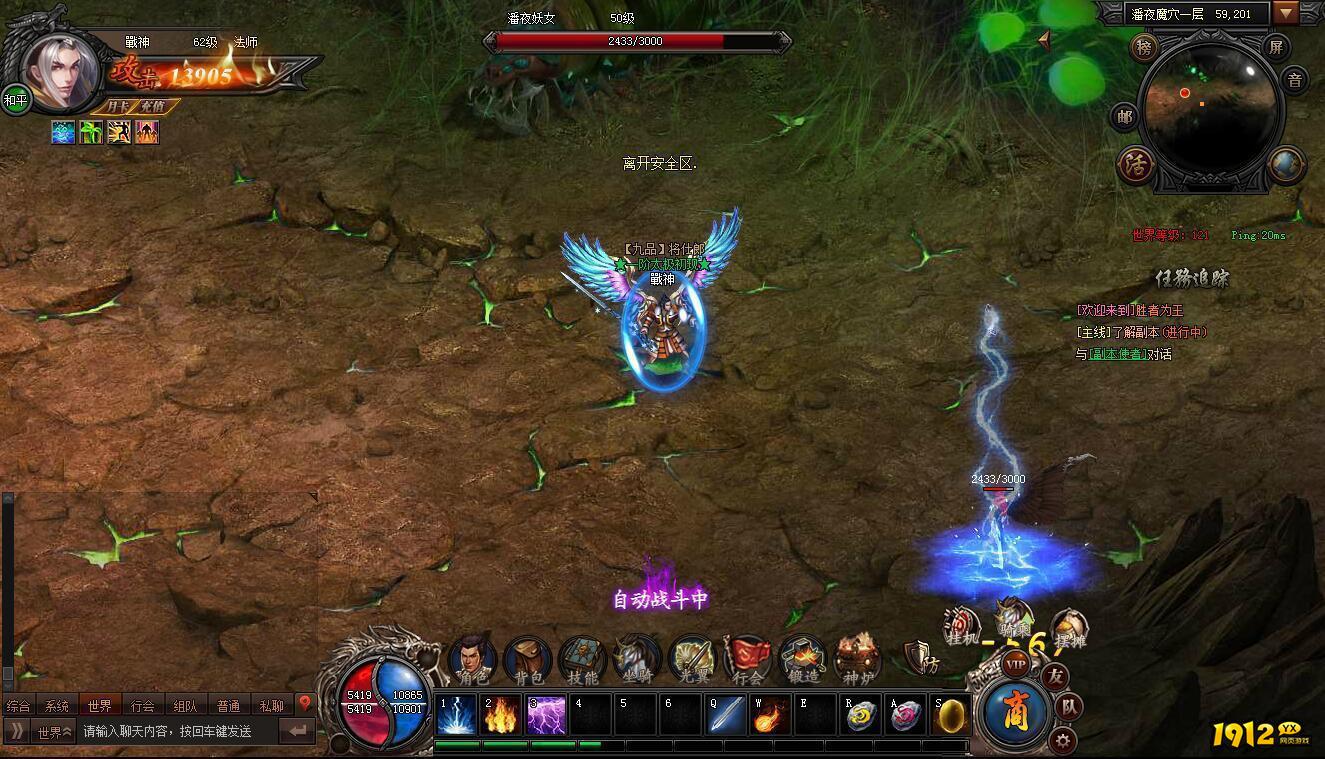Cast the fire skill in slot 2
The image size is (1325, 759).
(x=502, y=715)
